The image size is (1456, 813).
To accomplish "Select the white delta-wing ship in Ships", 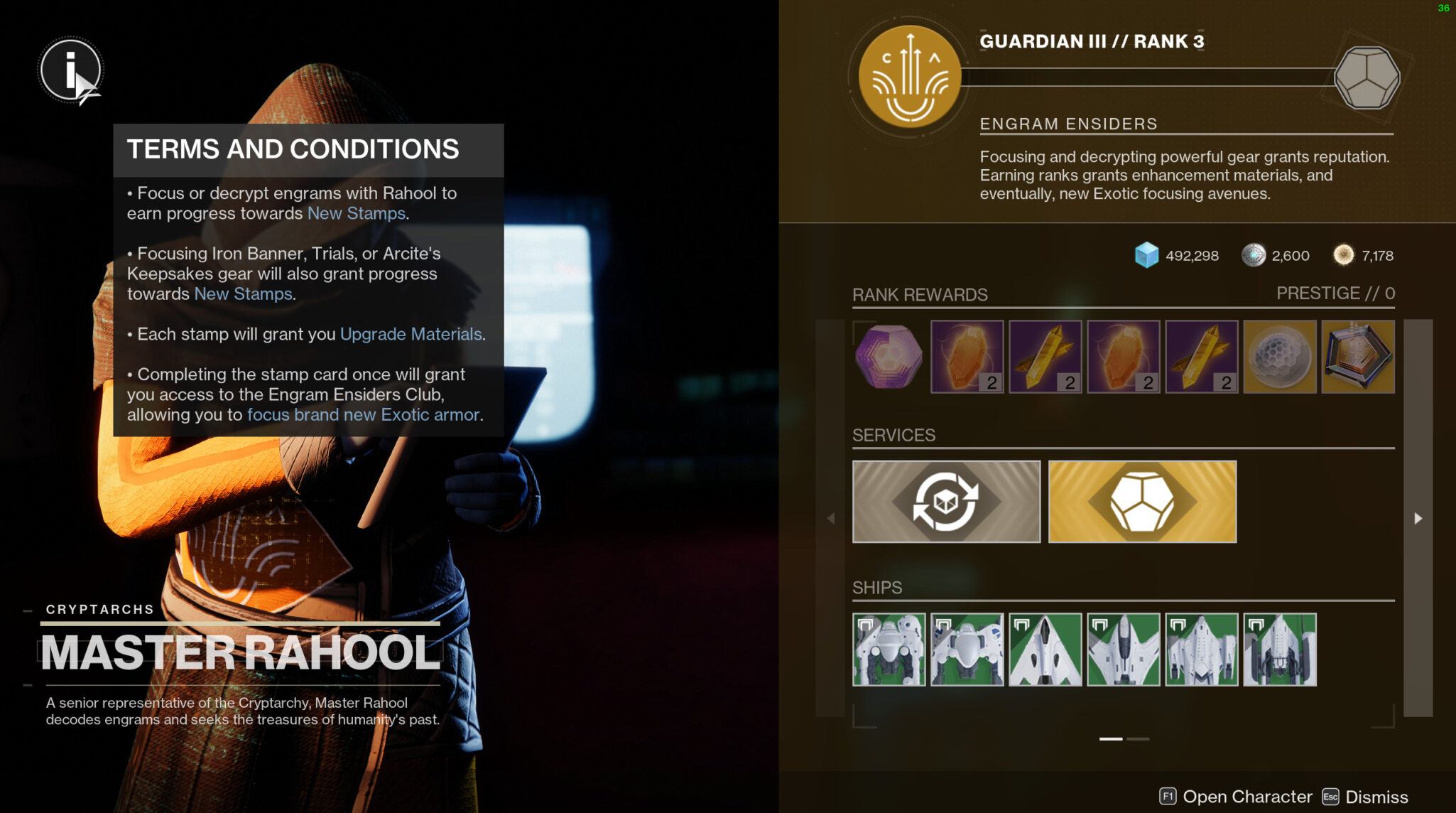I will coord(1045,650).
